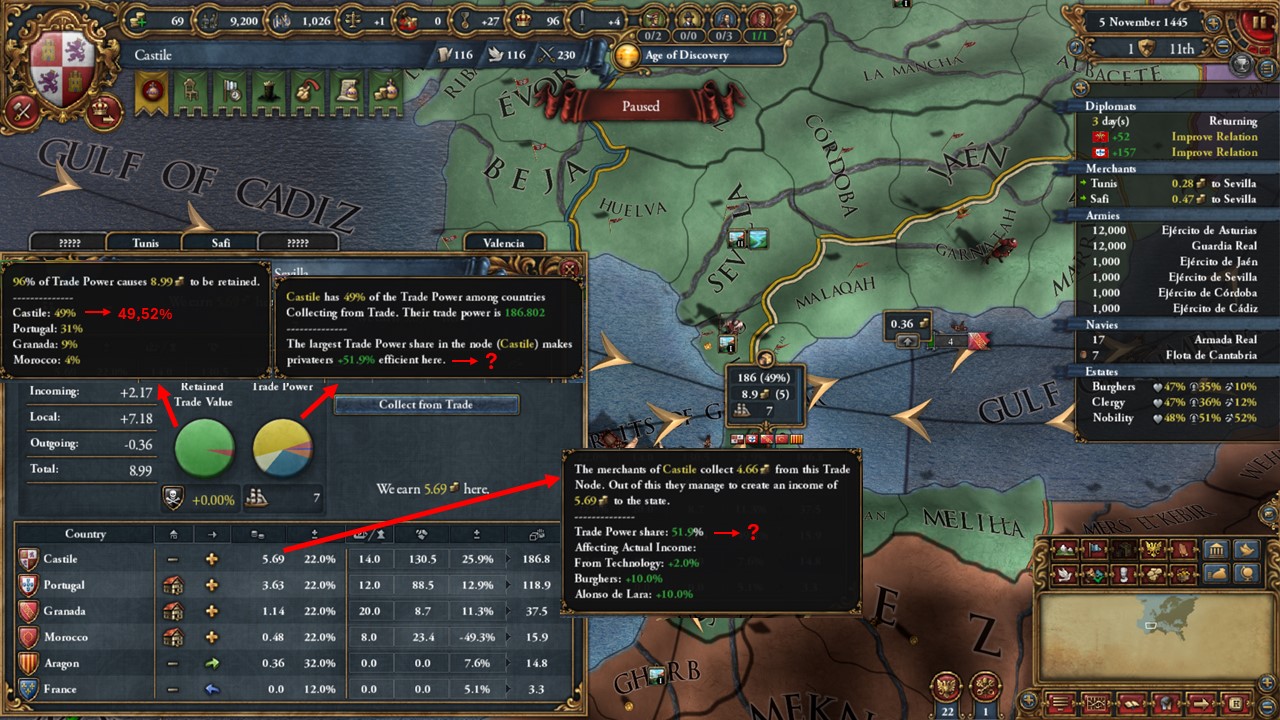Select the terrain map mode mountain icon

[1064, 551]
